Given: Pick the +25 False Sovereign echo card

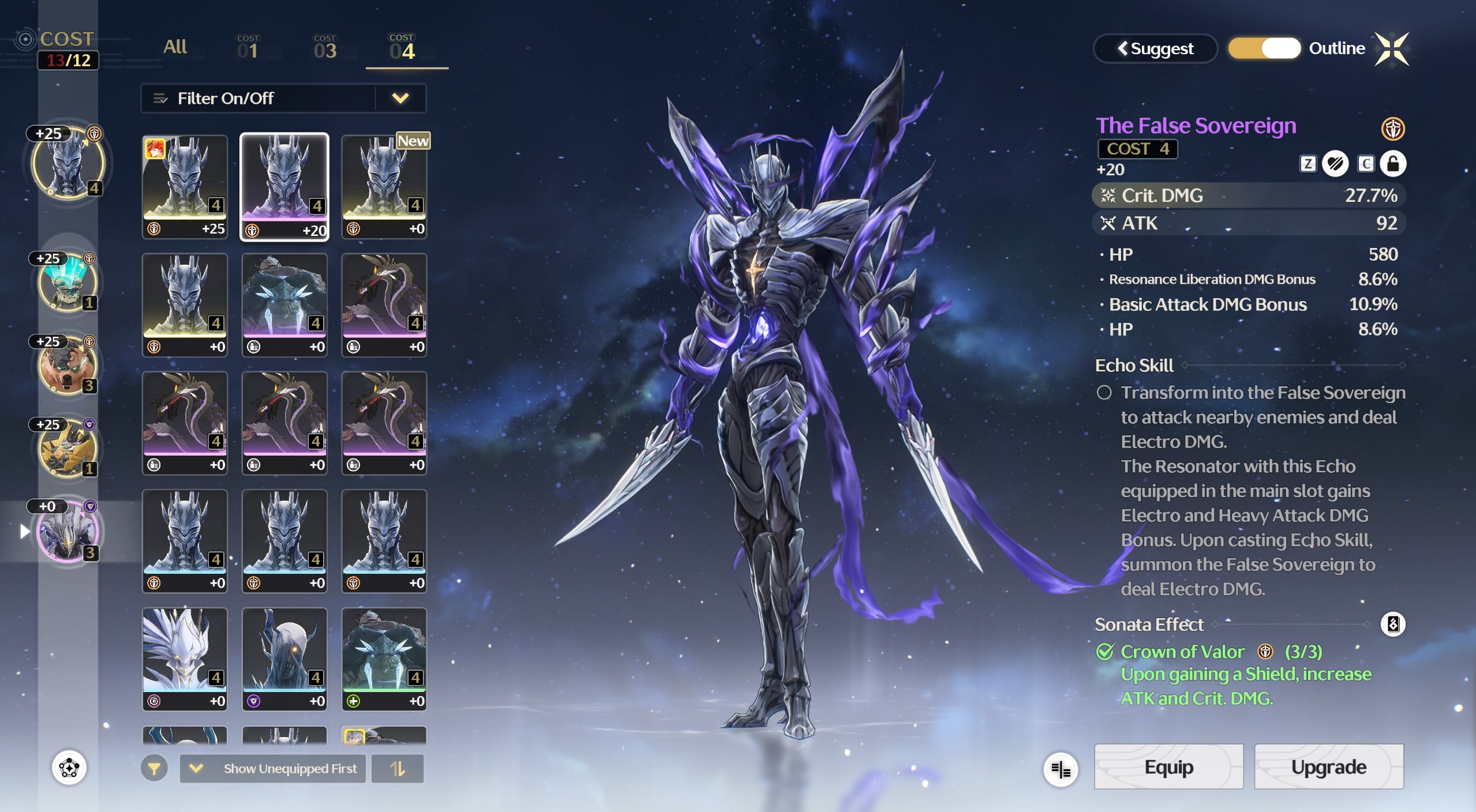Looking at the screenshot, I should (185, 186).
